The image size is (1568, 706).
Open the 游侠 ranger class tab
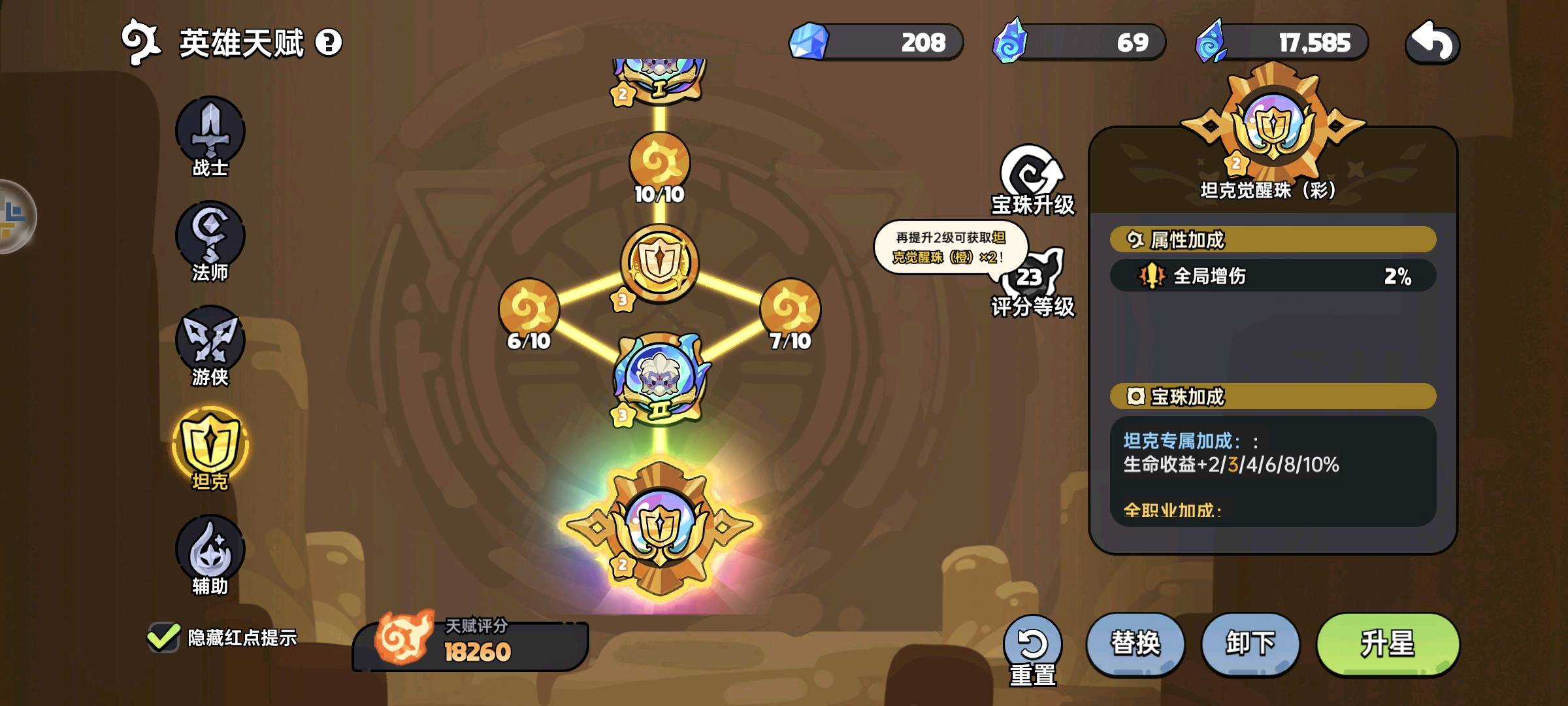210,343
